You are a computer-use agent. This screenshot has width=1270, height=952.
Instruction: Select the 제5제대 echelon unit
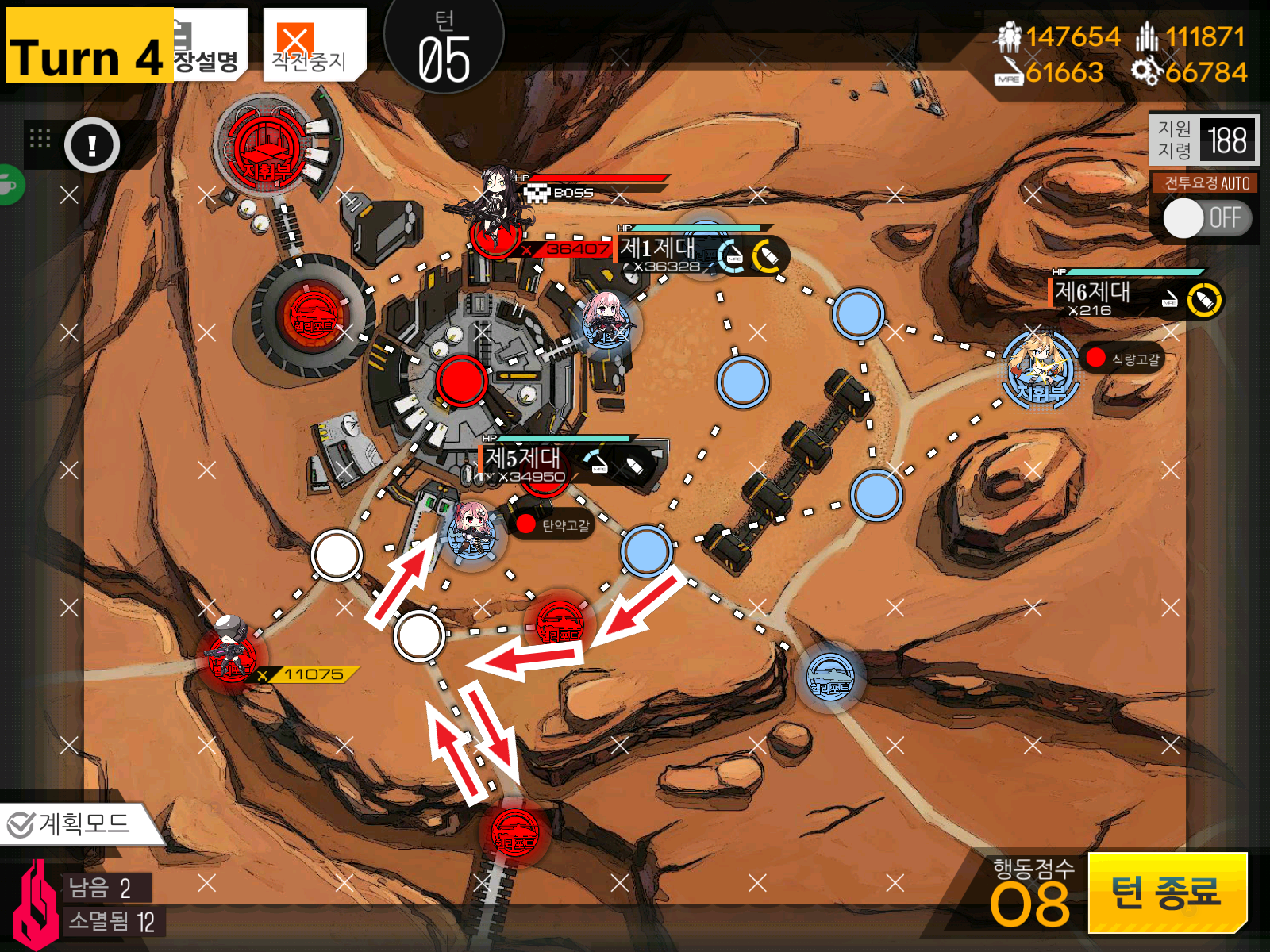pyautogui.click(x=473, y=532)
